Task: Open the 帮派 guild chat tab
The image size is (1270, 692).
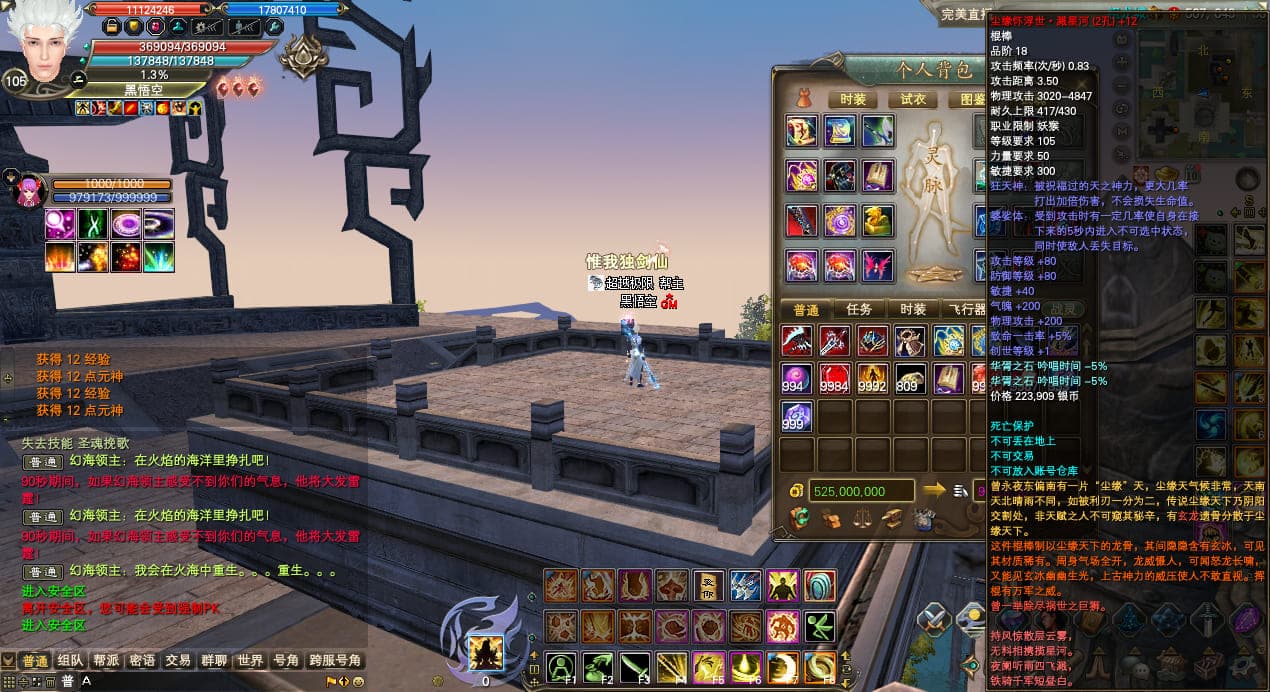Action: pyautogui.click(x=106, y=661)
